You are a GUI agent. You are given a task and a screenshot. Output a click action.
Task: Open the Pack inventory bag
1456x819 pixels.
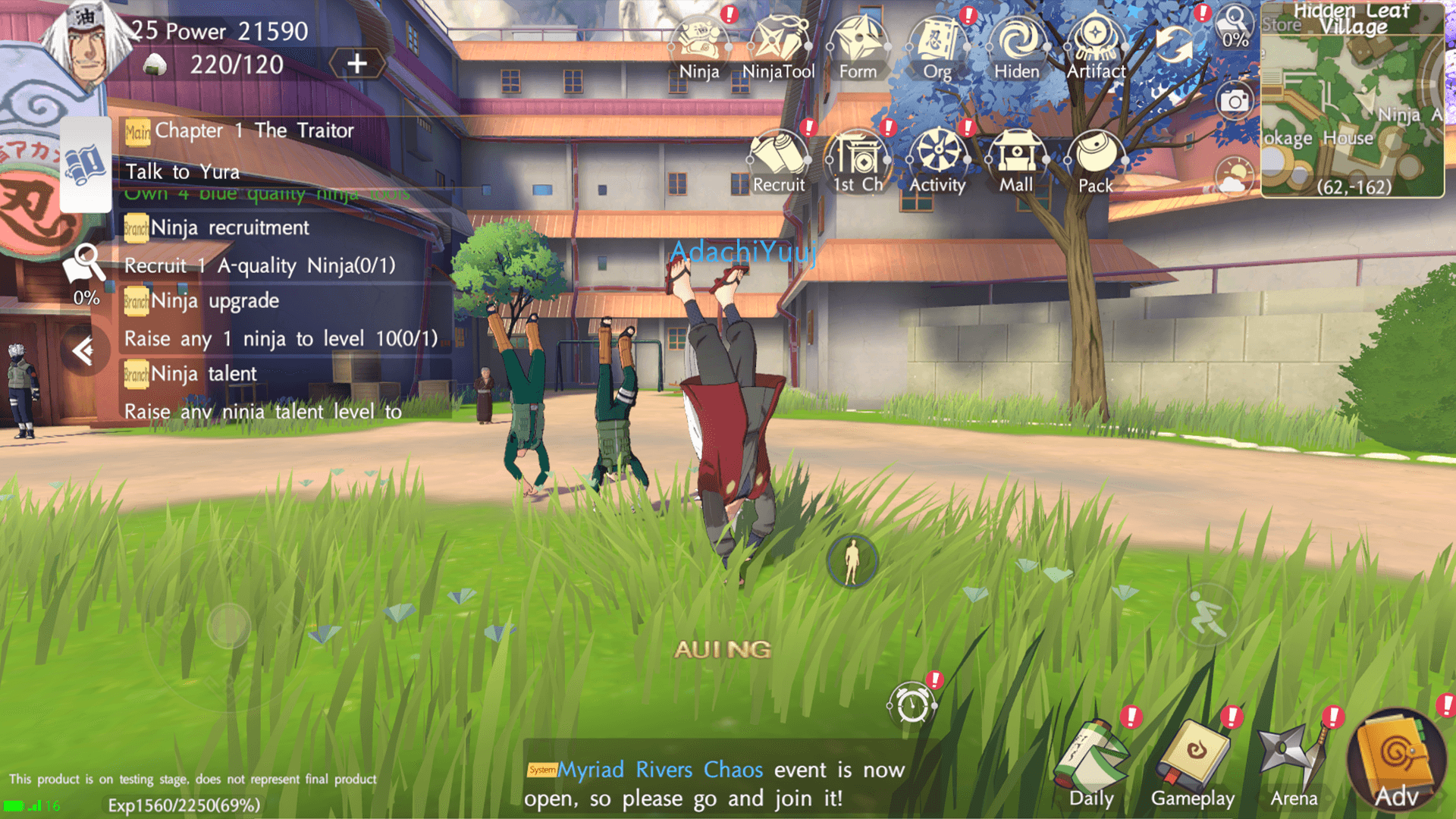click(1096, 158)
